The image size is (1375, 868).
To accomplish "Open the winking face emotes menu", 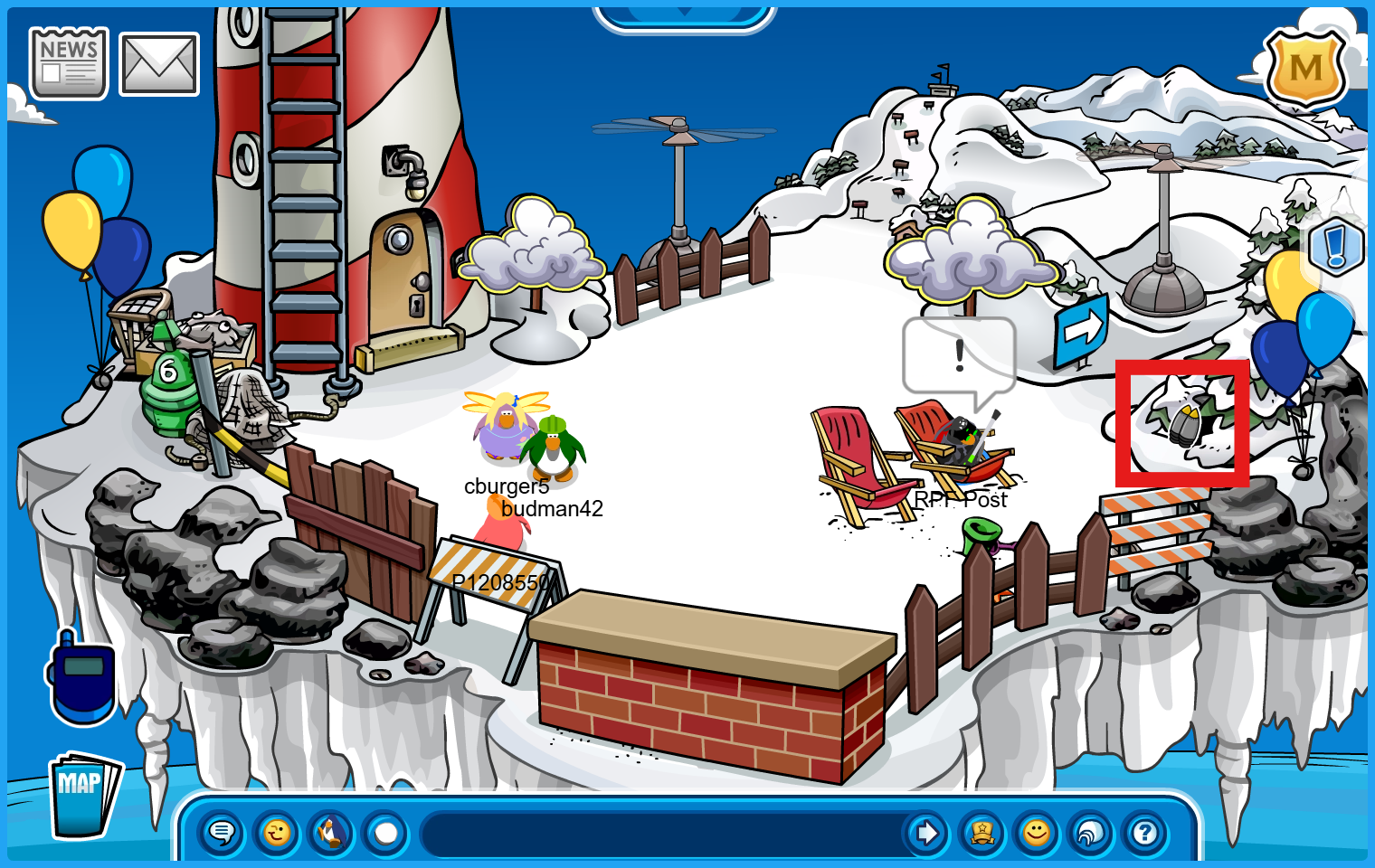I will tap(277, 833).
